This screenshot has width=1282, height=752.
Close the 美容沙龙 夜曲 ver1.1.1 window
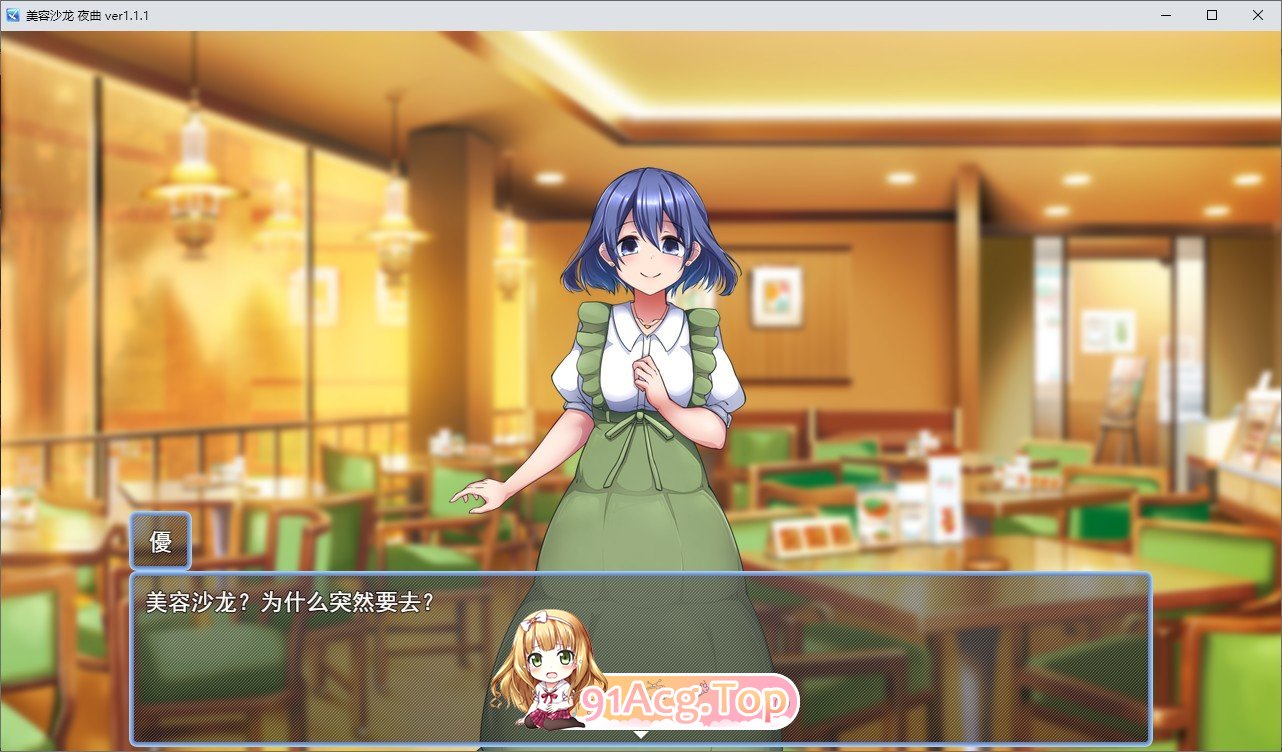click(1257, 15)
